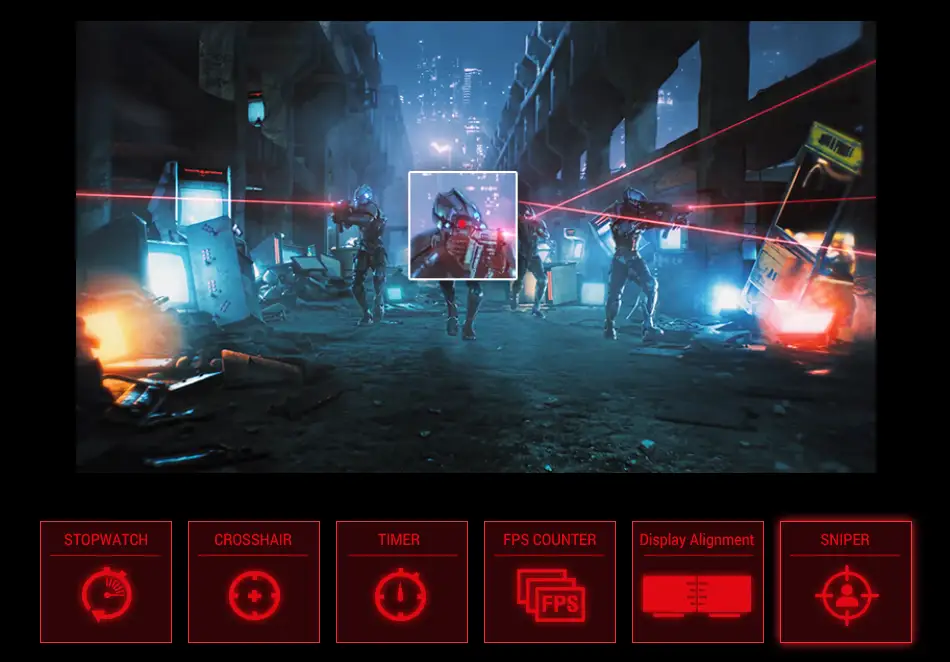Select the Display Alignment tile
Screen dimensions: 950x662
point(698,581)
